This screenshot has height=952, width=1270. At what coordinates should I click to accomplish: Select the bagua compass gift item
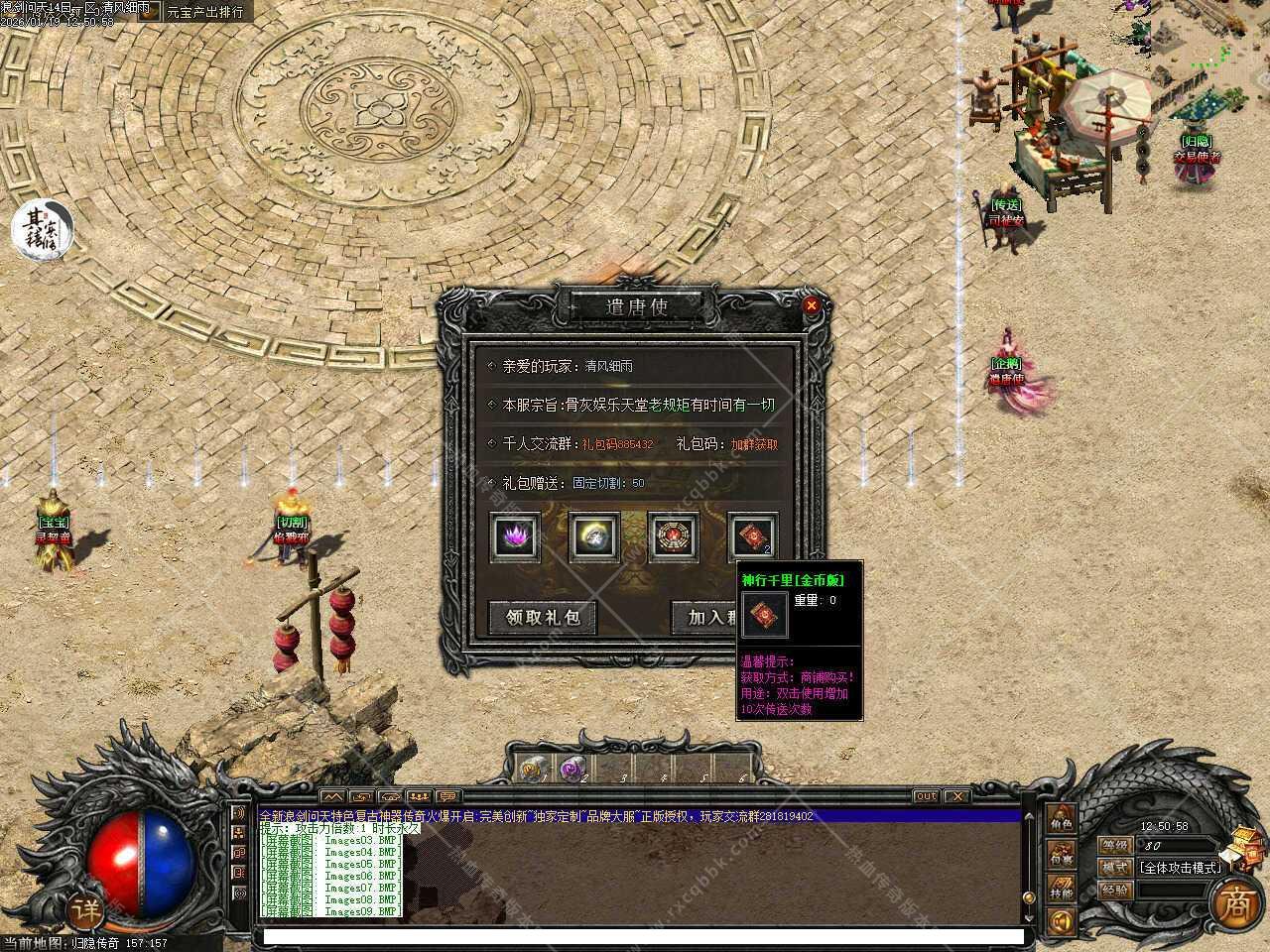point(674,536)
